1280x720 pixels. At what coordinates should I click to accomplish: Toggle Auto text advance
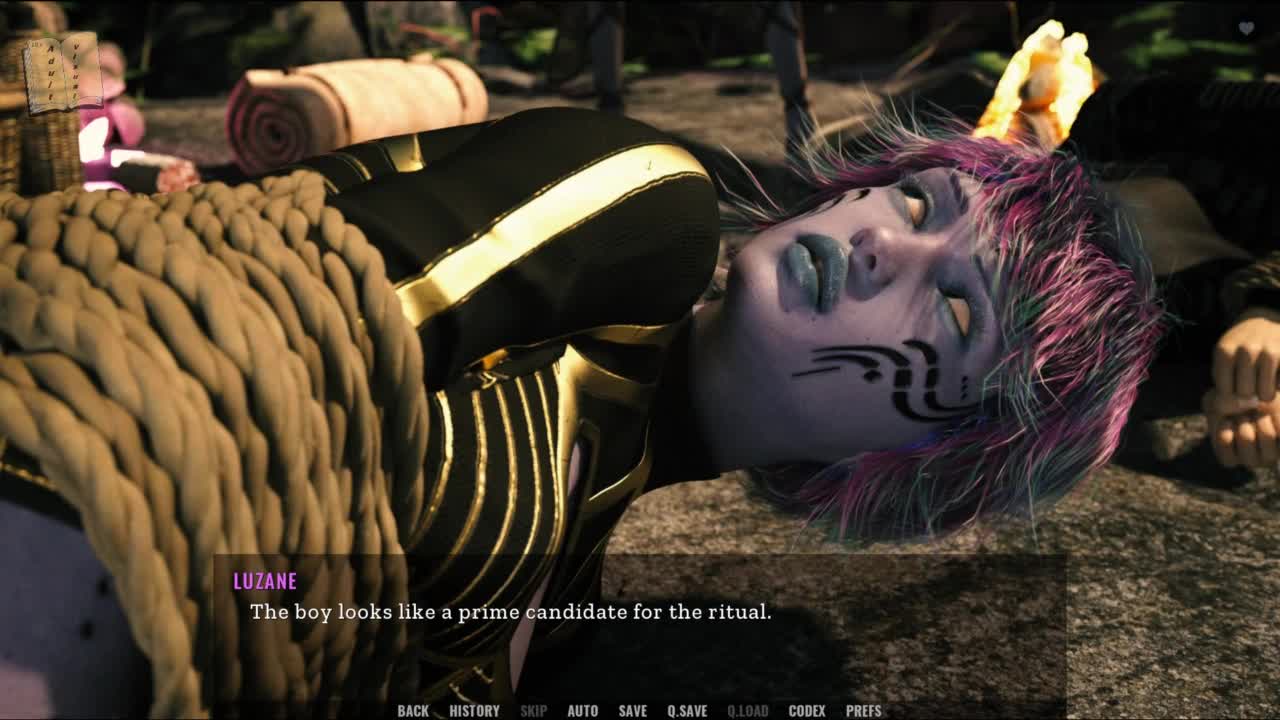(x=582, y=711)
